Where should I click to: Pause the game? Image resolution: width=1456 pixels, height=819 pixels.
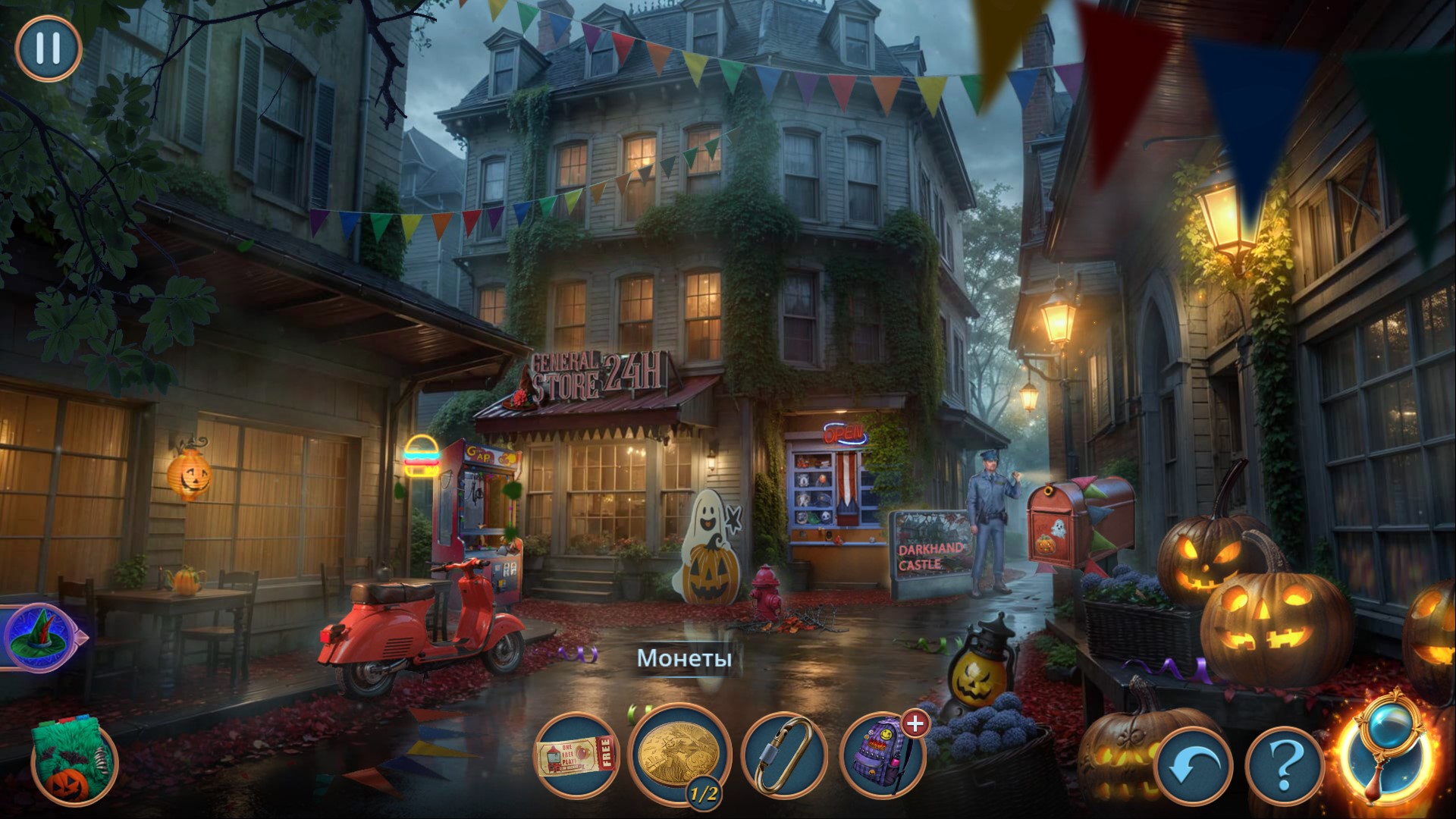[x=48, y=48]
